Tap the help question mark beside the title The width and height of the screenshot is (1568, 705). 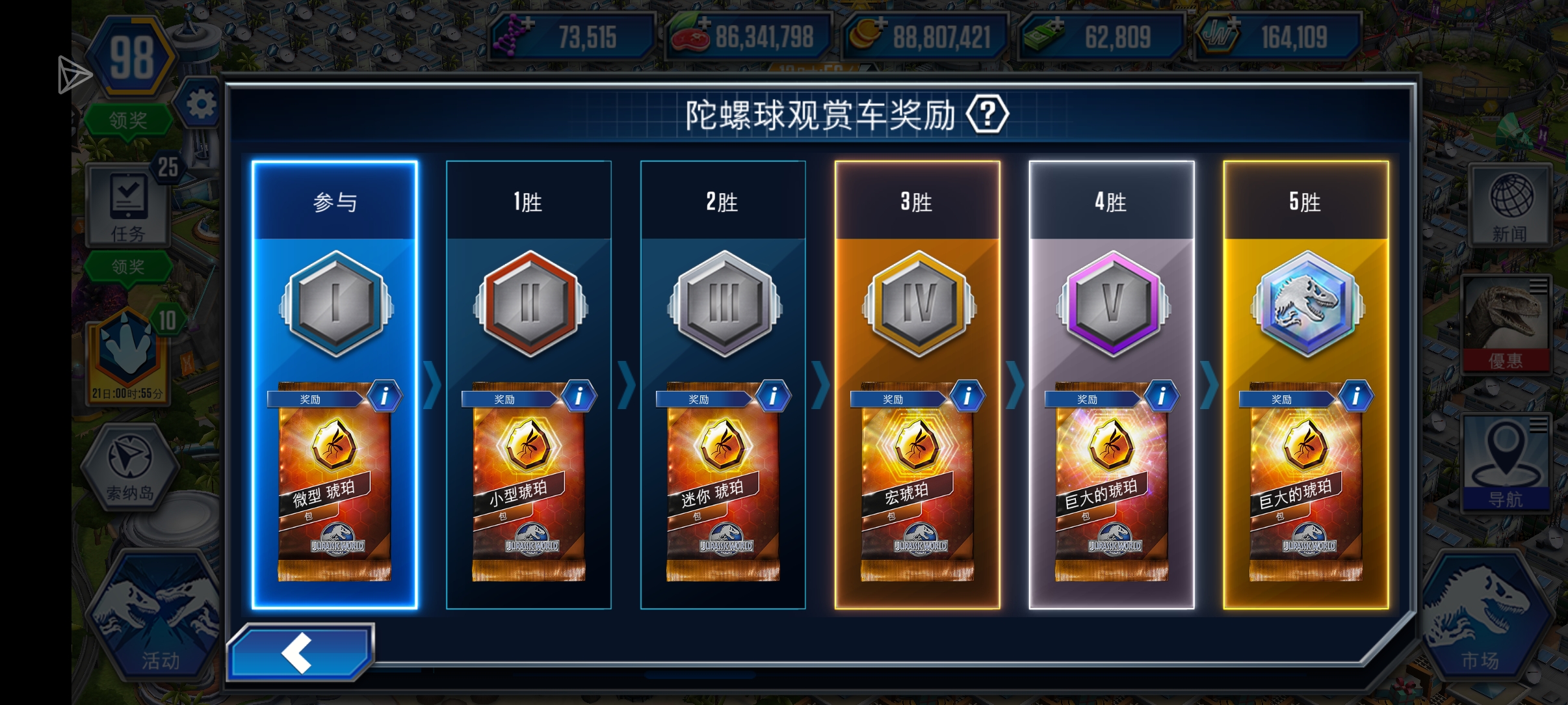(987, 116)
